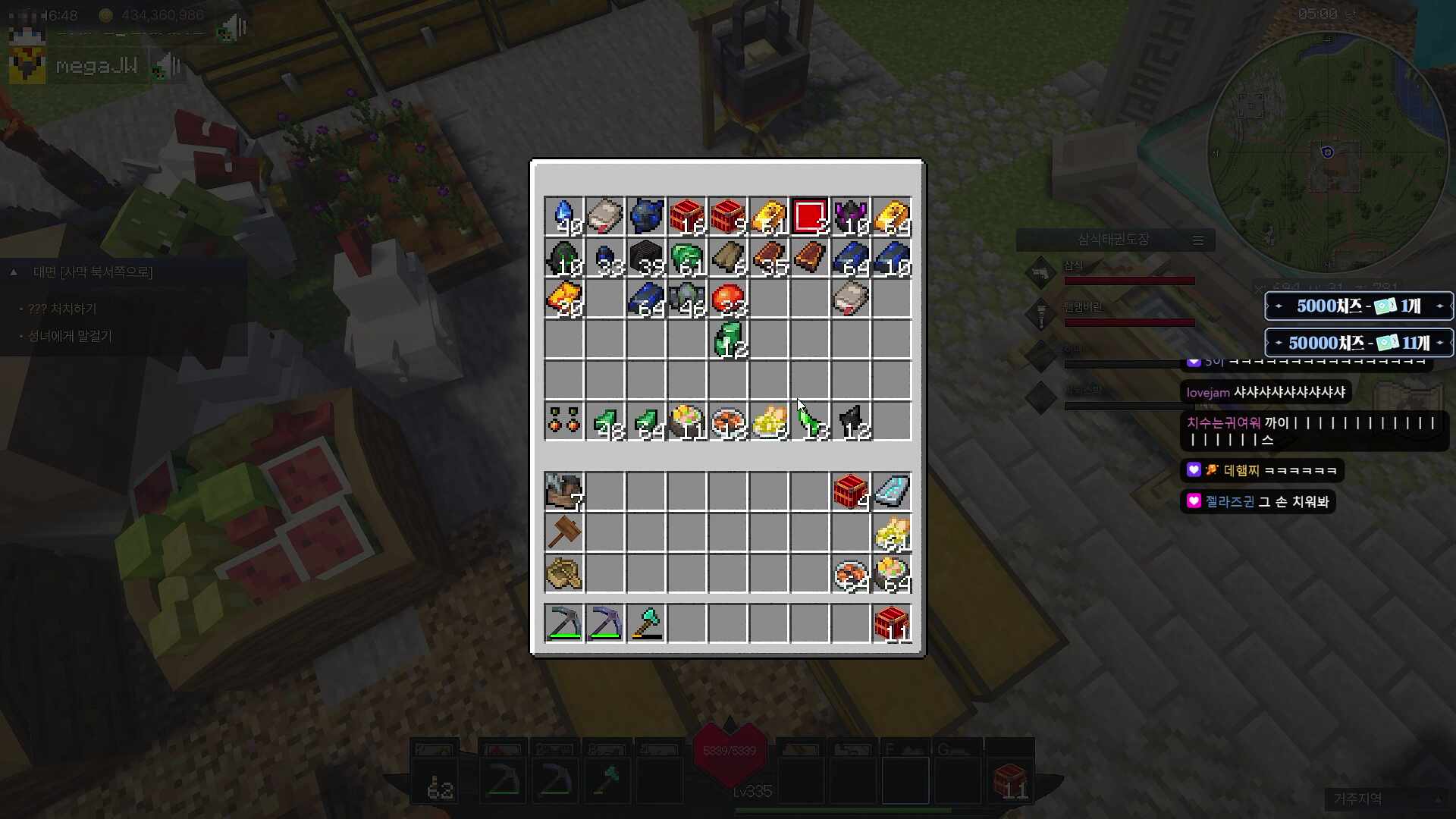This screenshot has width=1456, height=819.
Task: Select the green emerald chunk stack of 61
Action: point(687,259)
